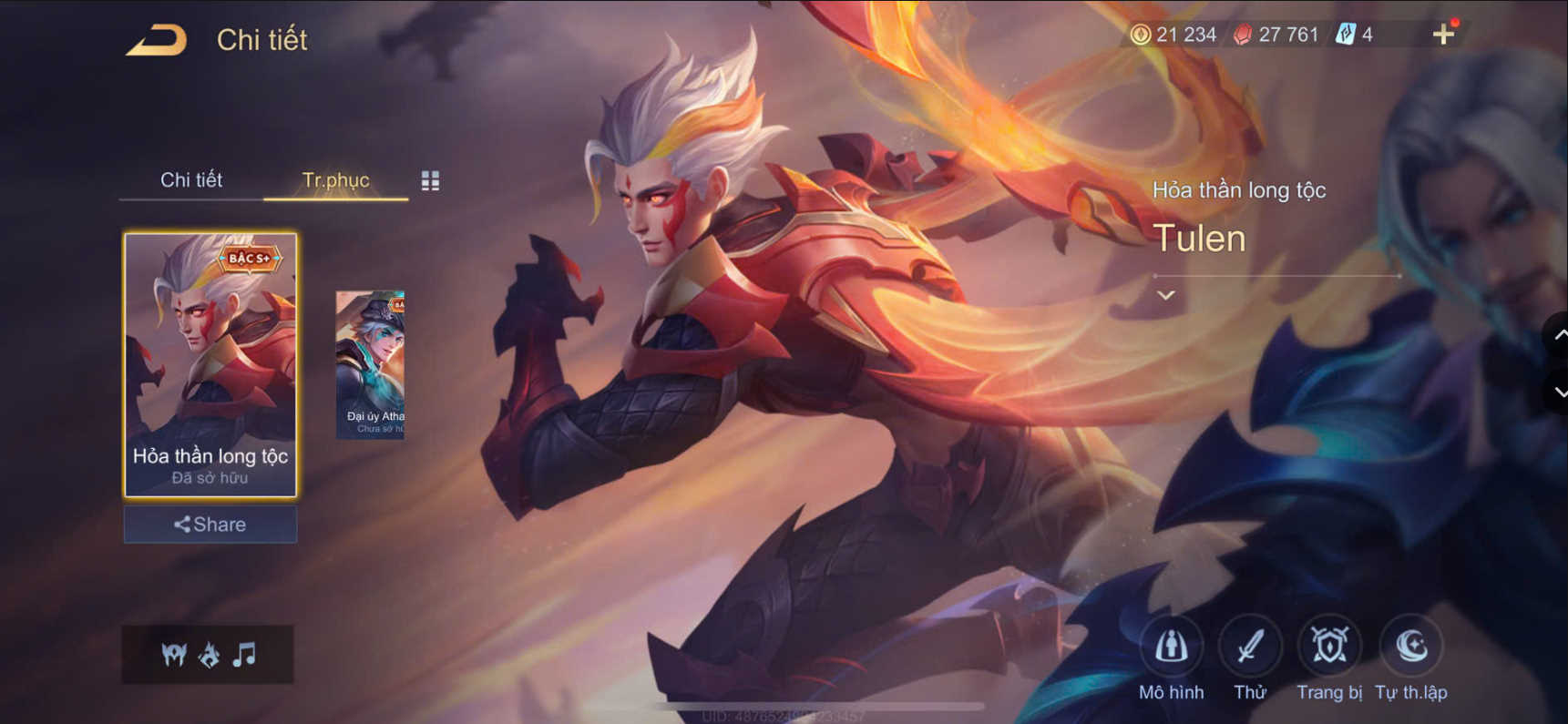Toggle the helmet emblem display icon

click(175, 654)
